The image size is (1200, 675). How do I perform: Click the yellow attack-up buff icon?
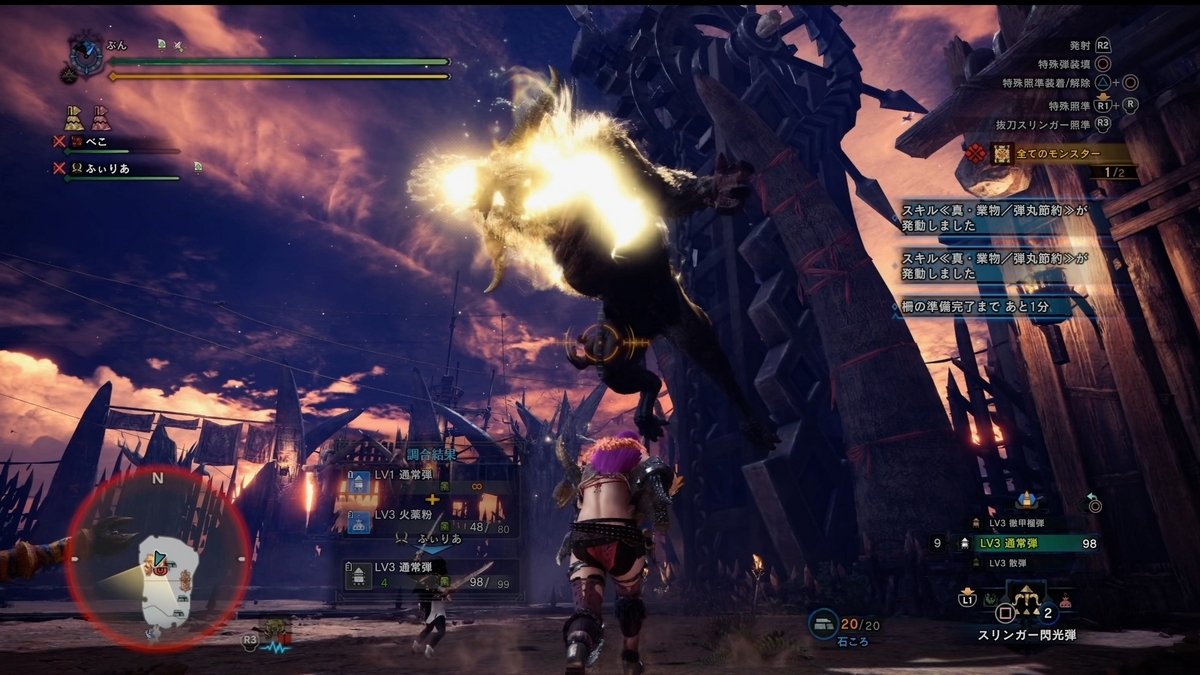74,118
